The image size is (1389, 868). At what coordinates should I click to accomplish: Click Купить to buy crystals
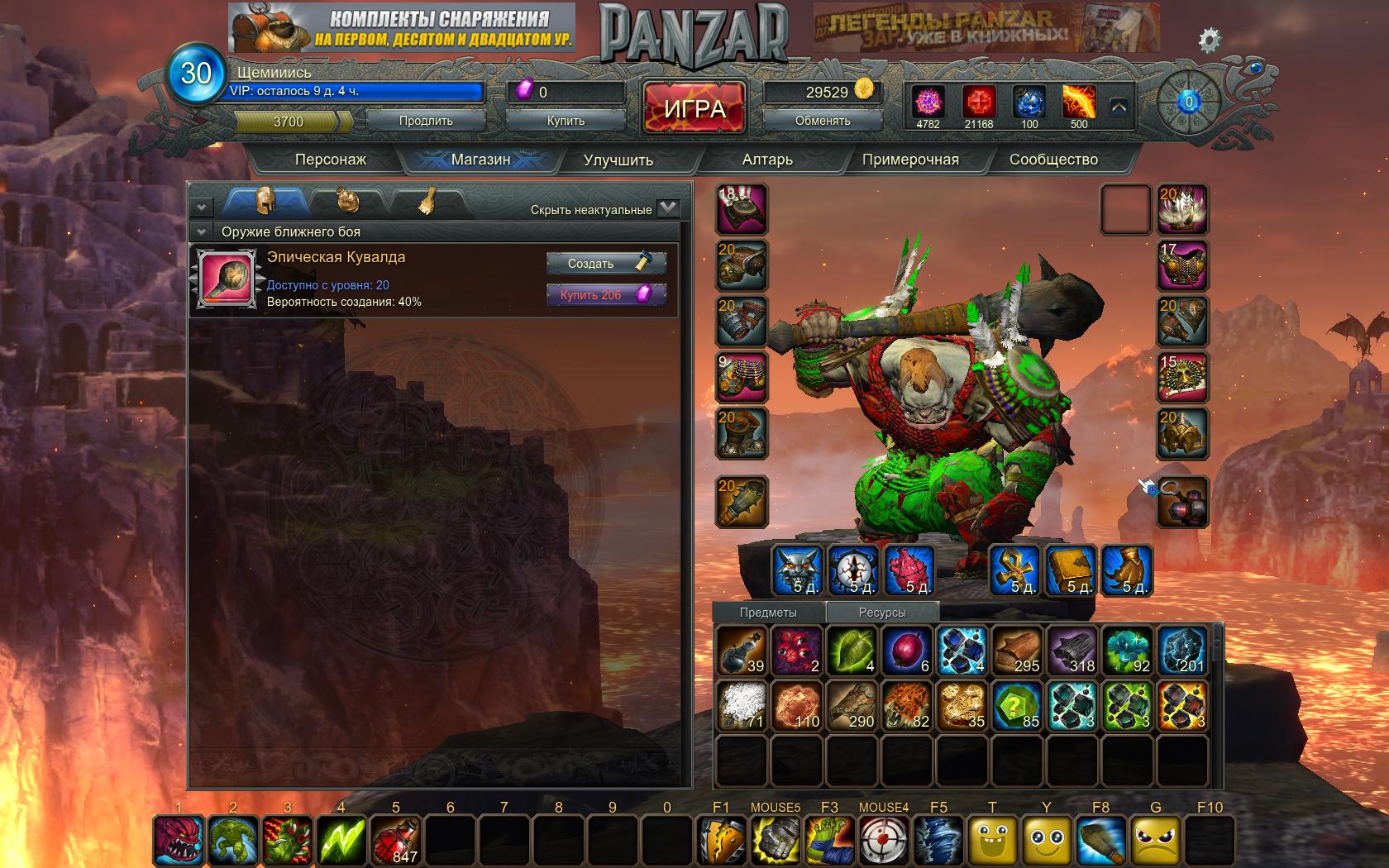(566, 121)
